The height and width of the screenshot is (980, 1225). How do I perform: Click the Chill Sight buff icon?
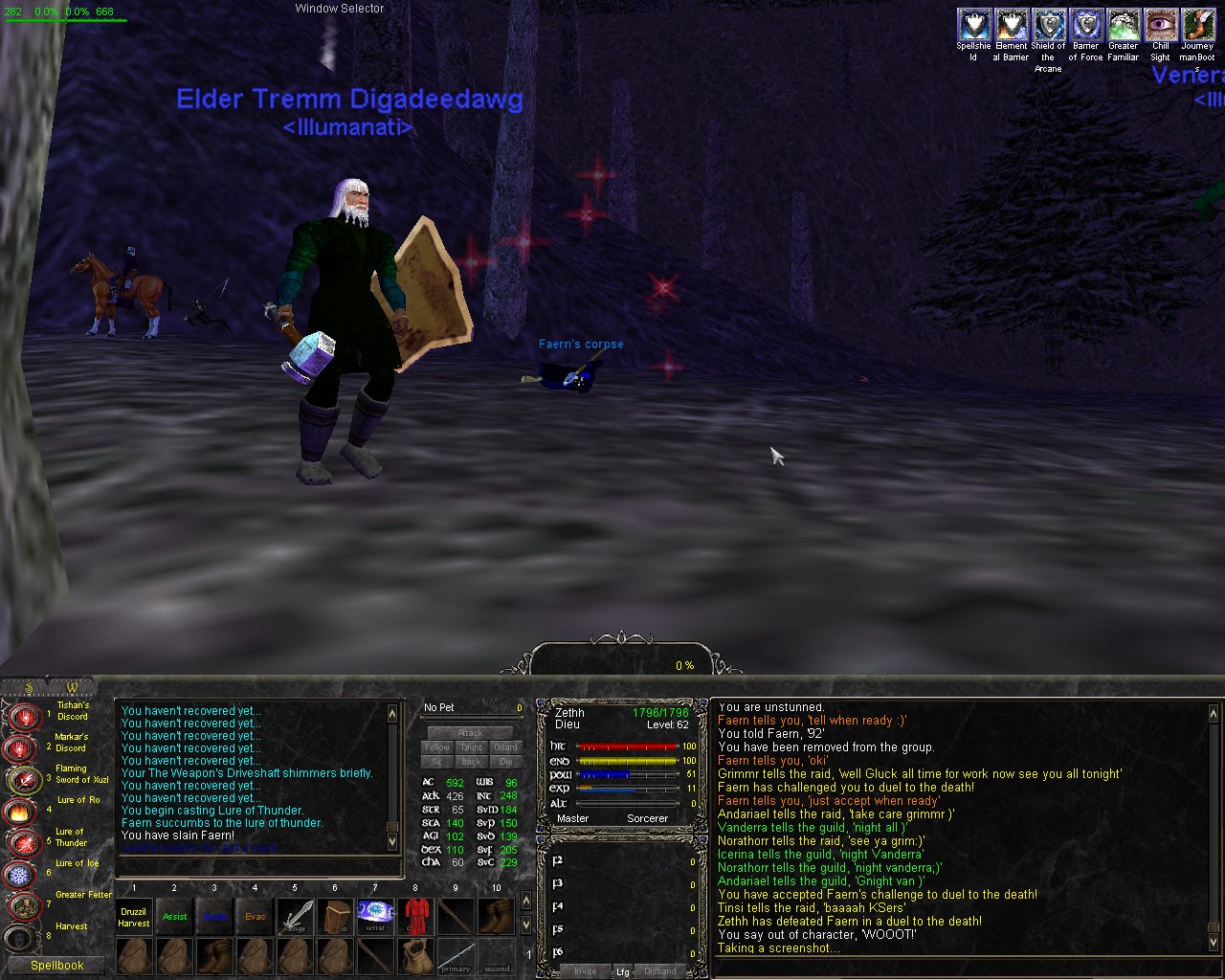click(x=1161, y=25)
